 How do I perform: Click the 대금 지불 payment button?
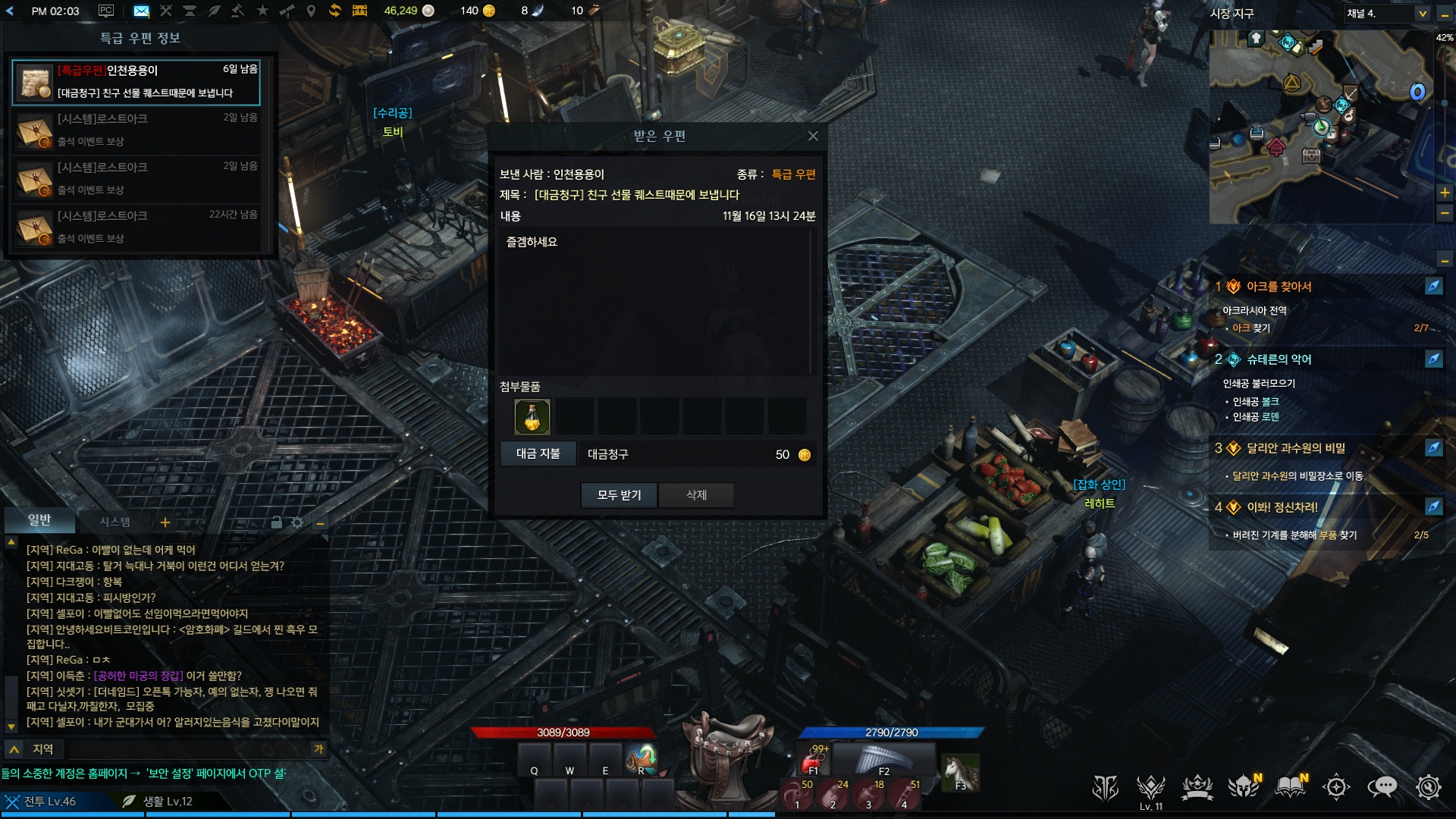pos(538,453)
